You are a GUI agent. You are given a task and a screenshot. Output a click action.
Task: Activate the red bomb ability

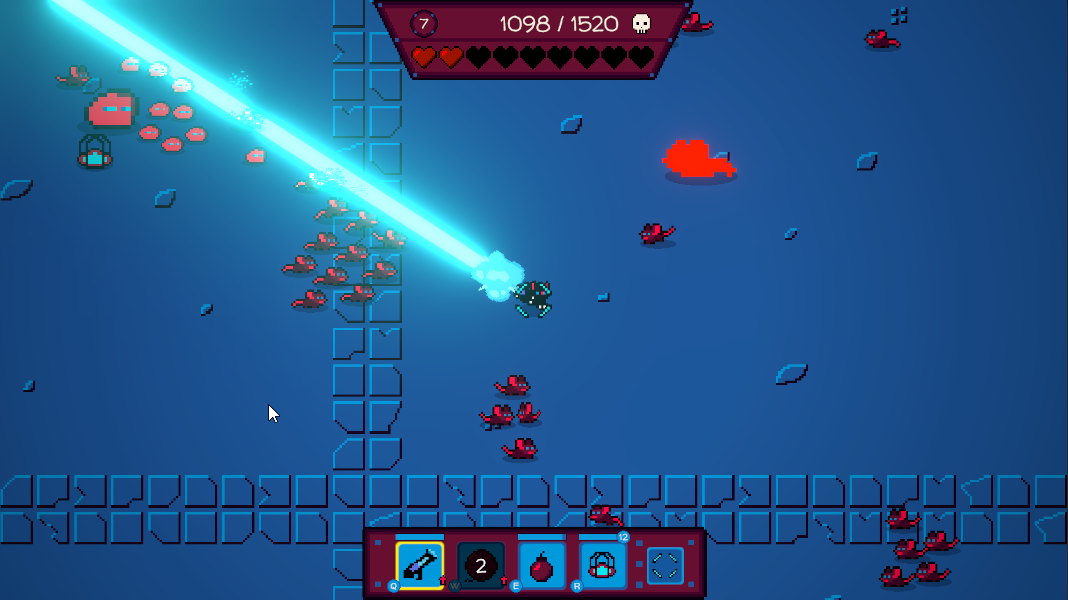[x=542, y=566]
